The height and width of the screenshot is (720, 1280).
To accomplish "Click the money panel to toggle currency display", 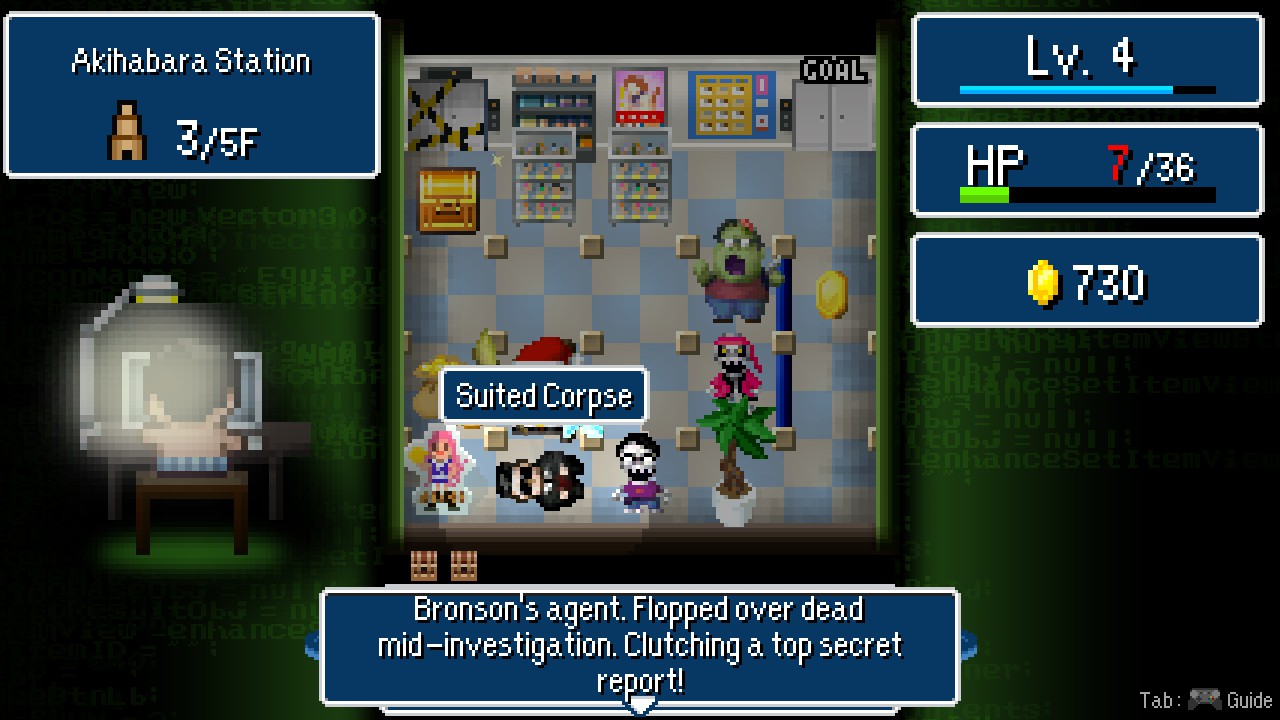I will point(1086,280).
